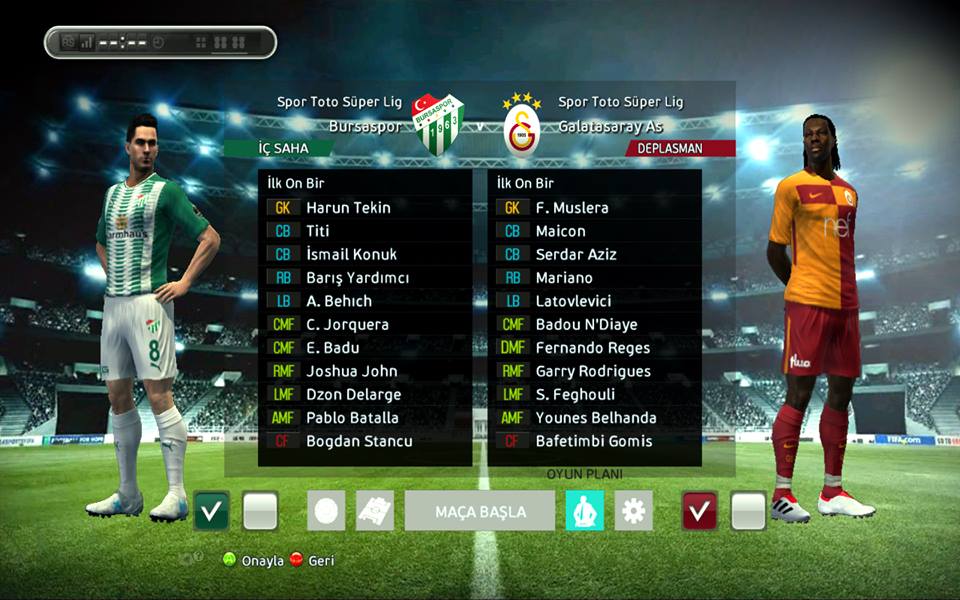Viewport: 960px width, 600px height.
Task: Start the match with MAÇA BAŞLA
Action: pos(480,511)
